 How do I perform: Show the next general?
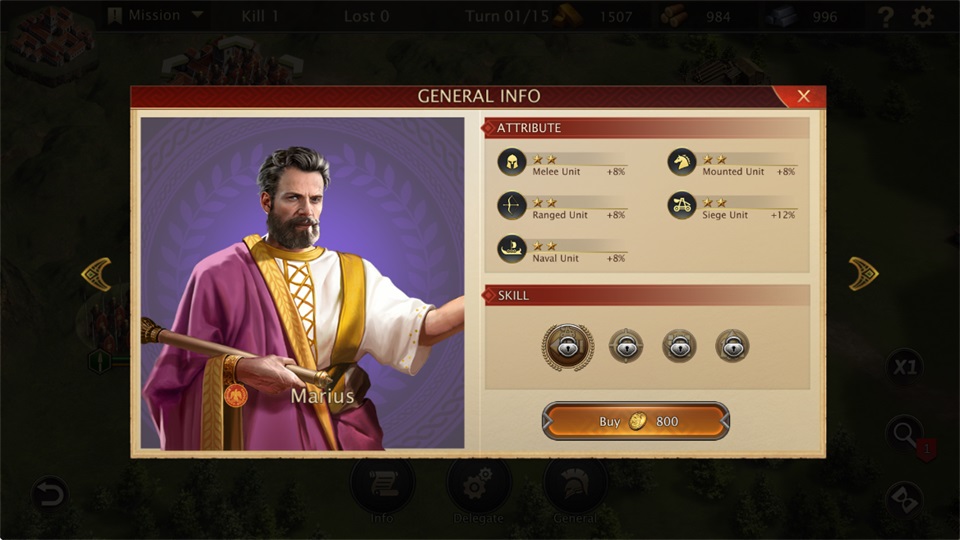pyautogui.click(x=863, y=273)
